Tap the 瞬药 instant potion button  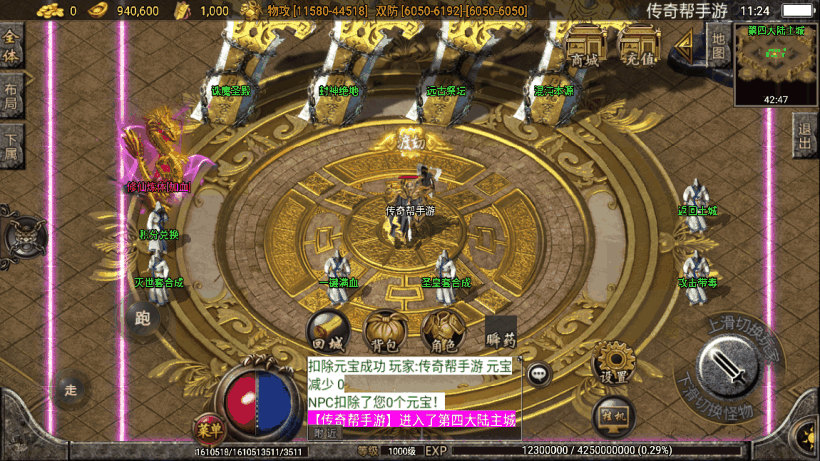pyautogui.click(x=500, y=332)
